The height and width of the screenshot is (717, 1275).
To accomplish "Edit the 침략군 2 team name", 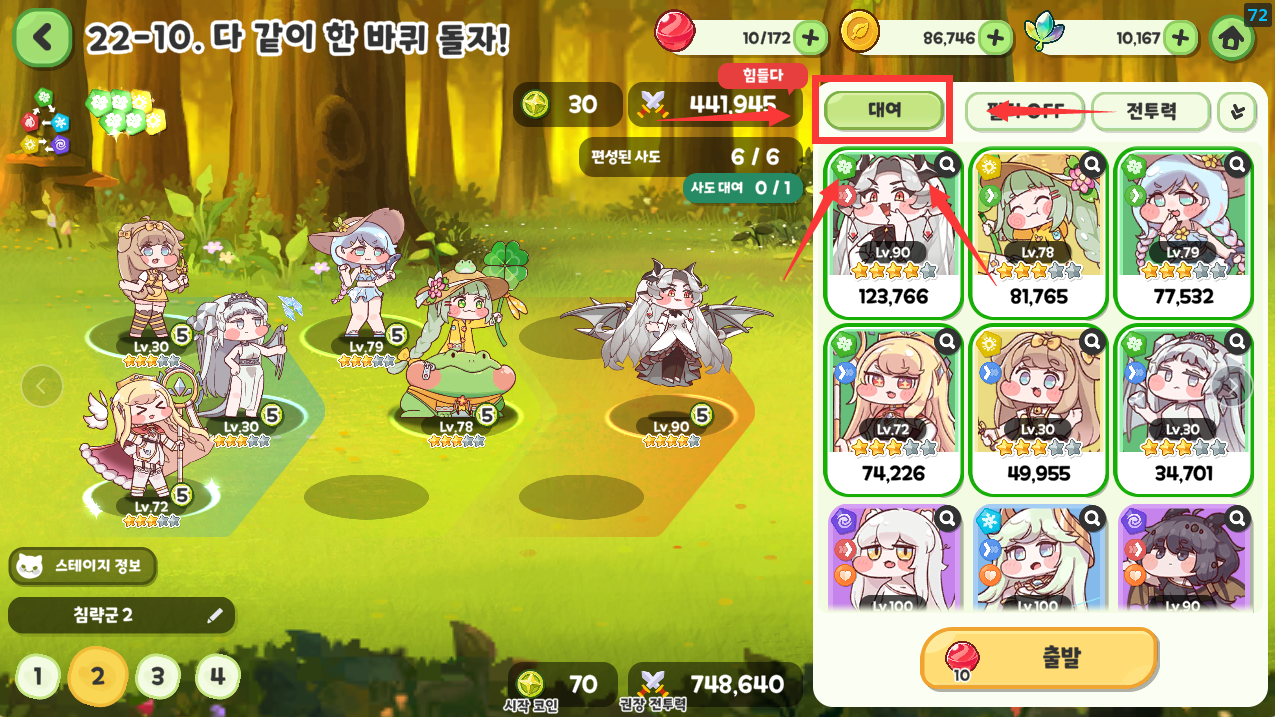I will [214, 616].
